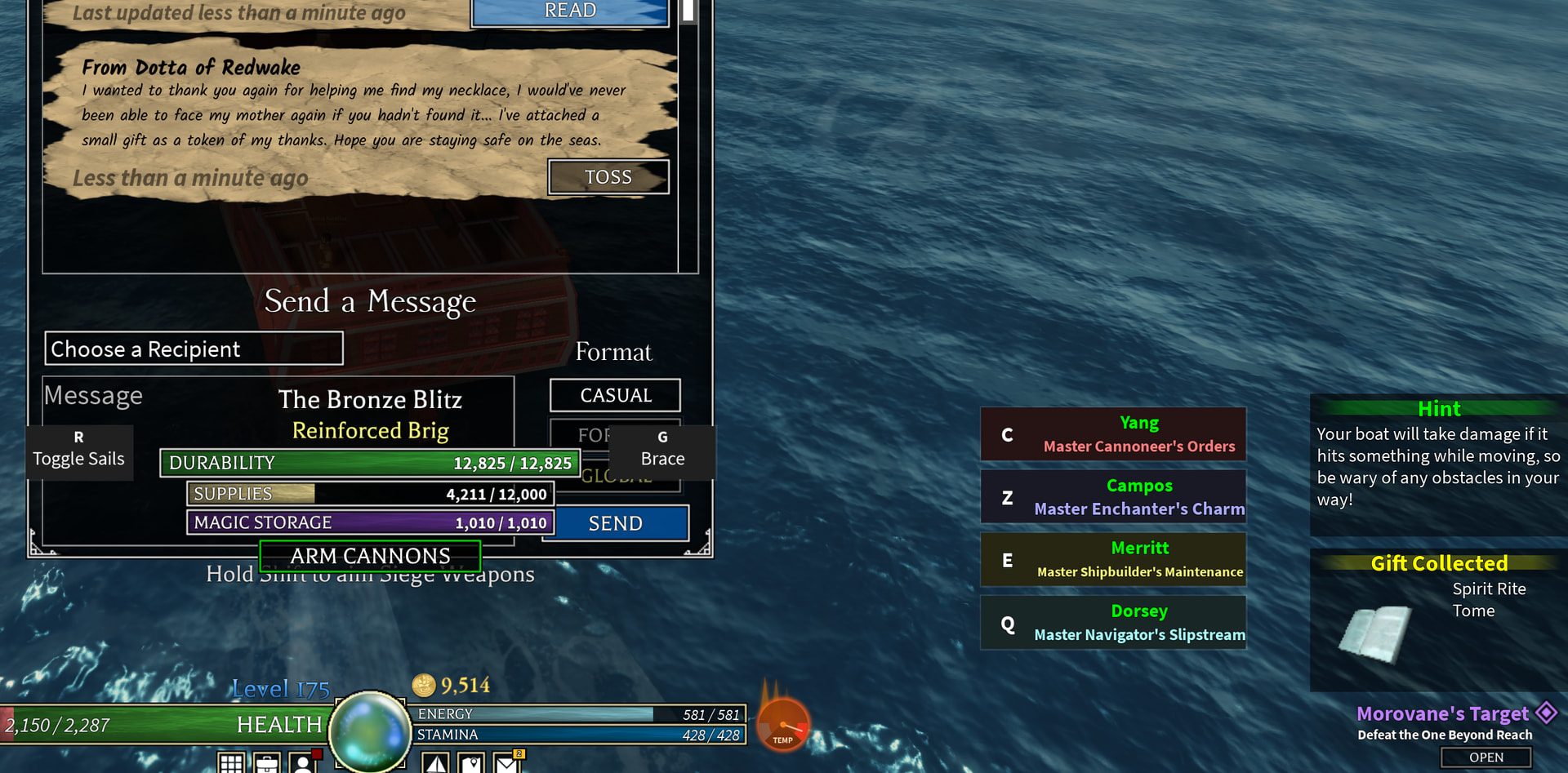Click the READ button on the top letter
The height and width of the screenshot is (773, 1568).
click(x=570, y=11)
